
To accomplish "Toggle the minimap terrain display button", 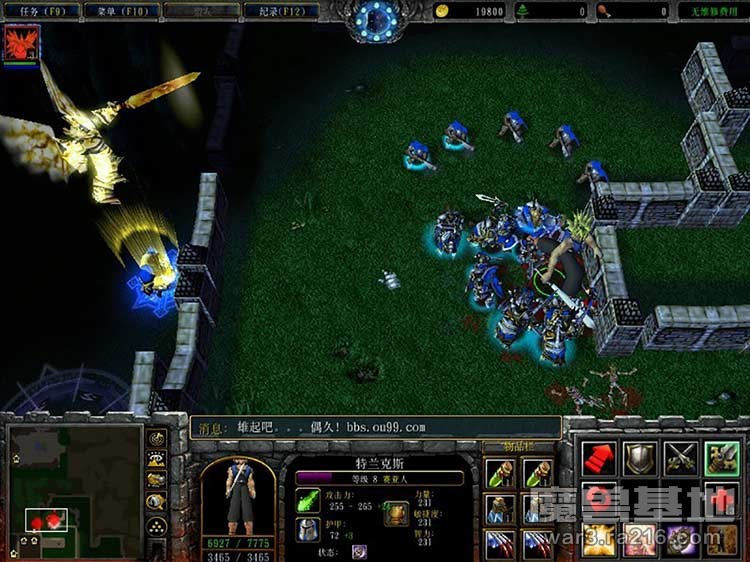I will click(157, 459).
